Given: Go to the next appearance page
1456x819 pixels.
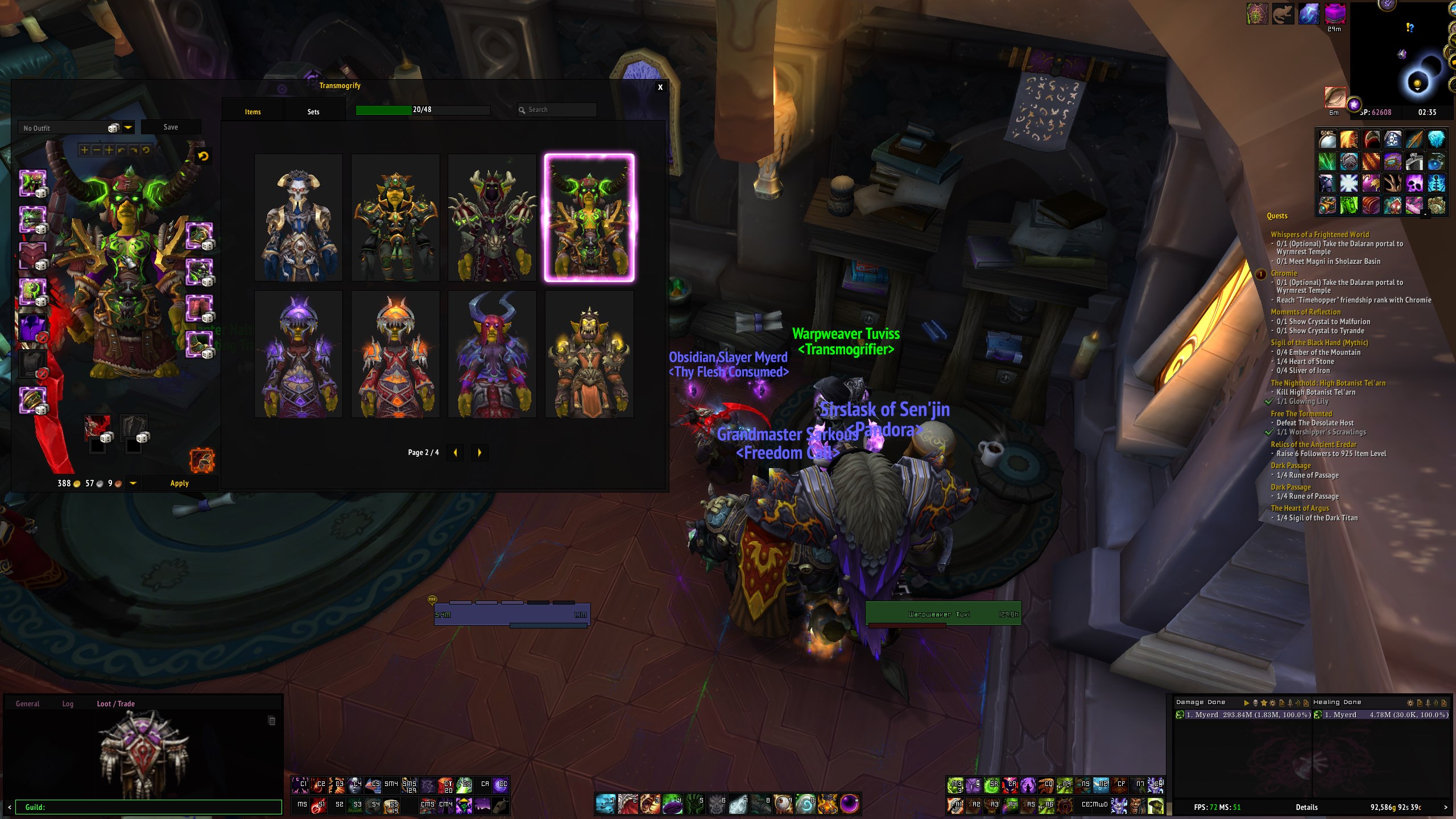Looking at the screenshot, I should [479, 453].
